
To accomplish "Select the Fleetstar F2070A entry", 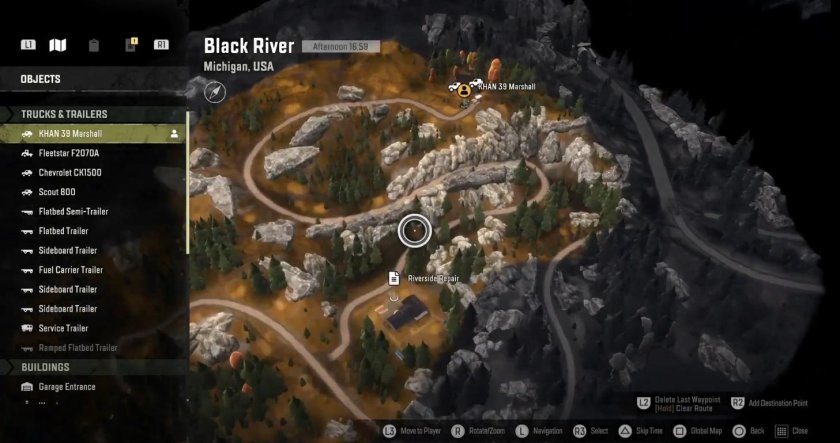I will (69, 153).
